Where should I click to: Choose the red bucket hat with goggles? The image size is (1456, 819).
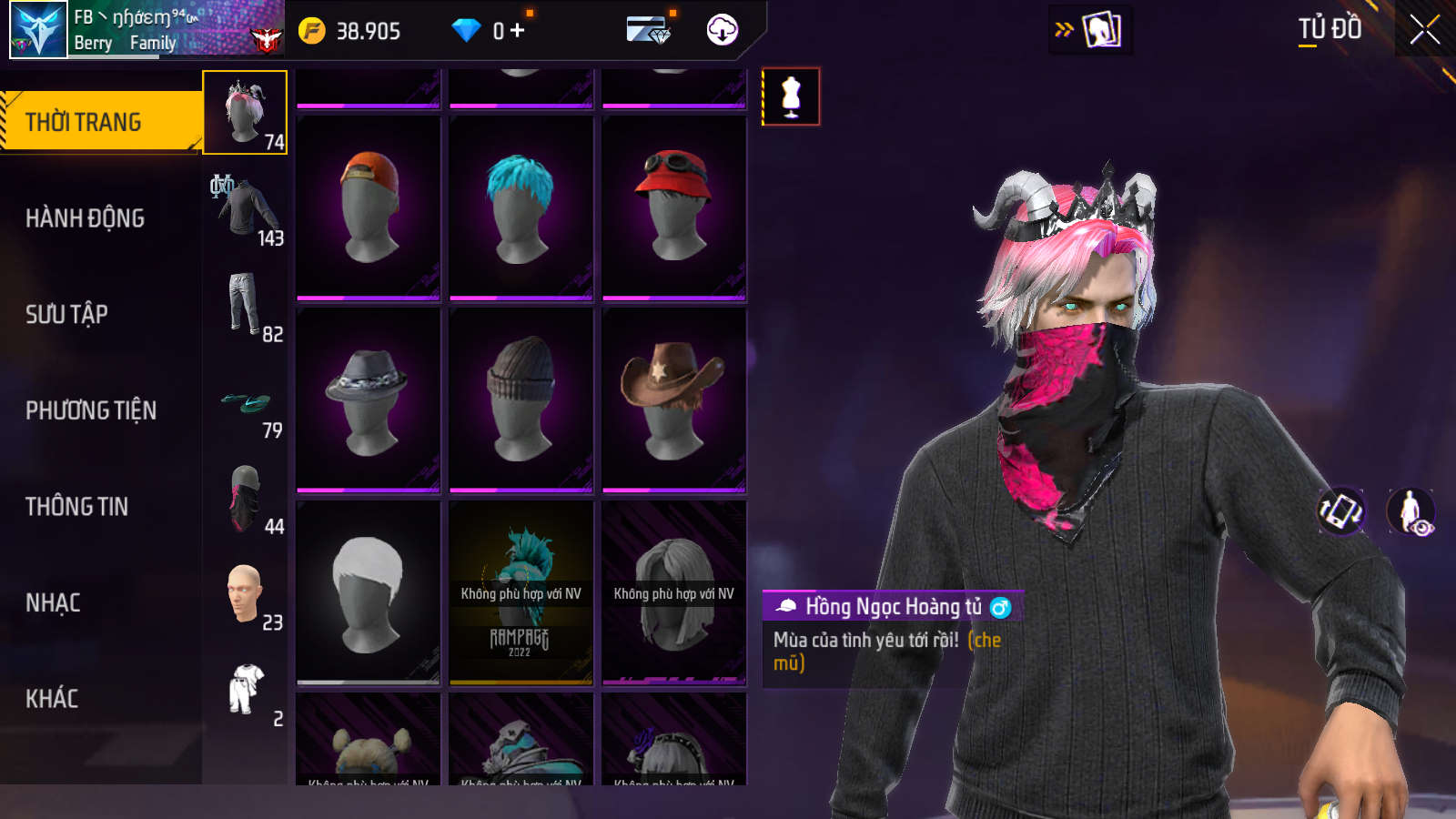pos(674,207)
